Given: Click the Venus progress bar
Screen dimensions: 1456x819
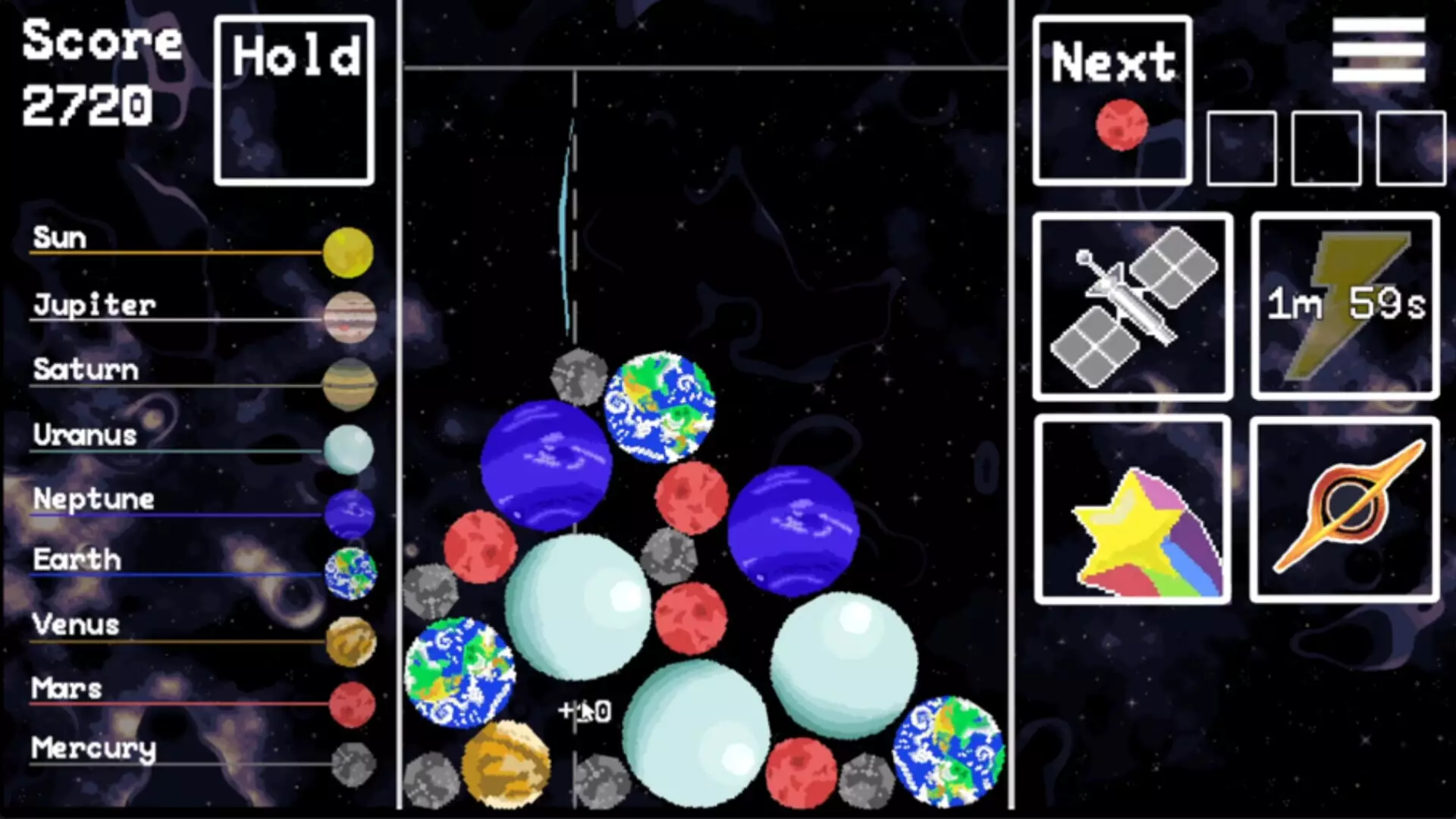Looking at the screenshot, I should coord(174,639).
